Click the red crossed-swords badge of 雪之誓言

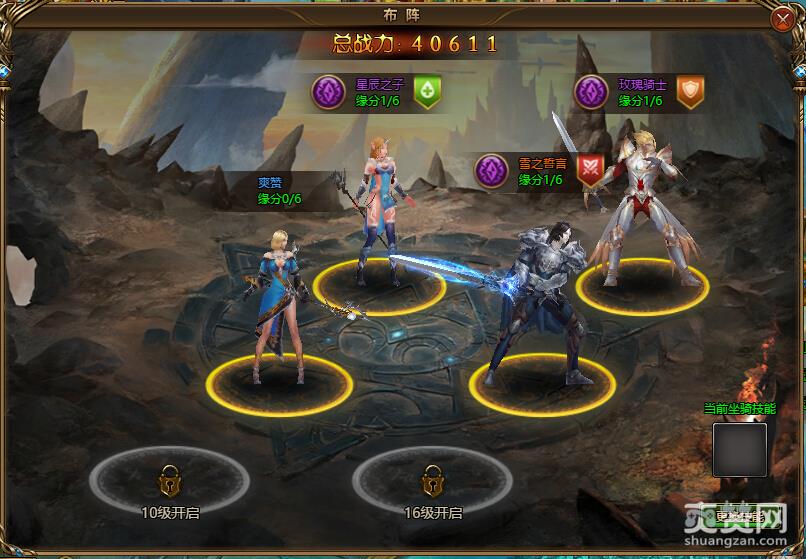point(591,171)
